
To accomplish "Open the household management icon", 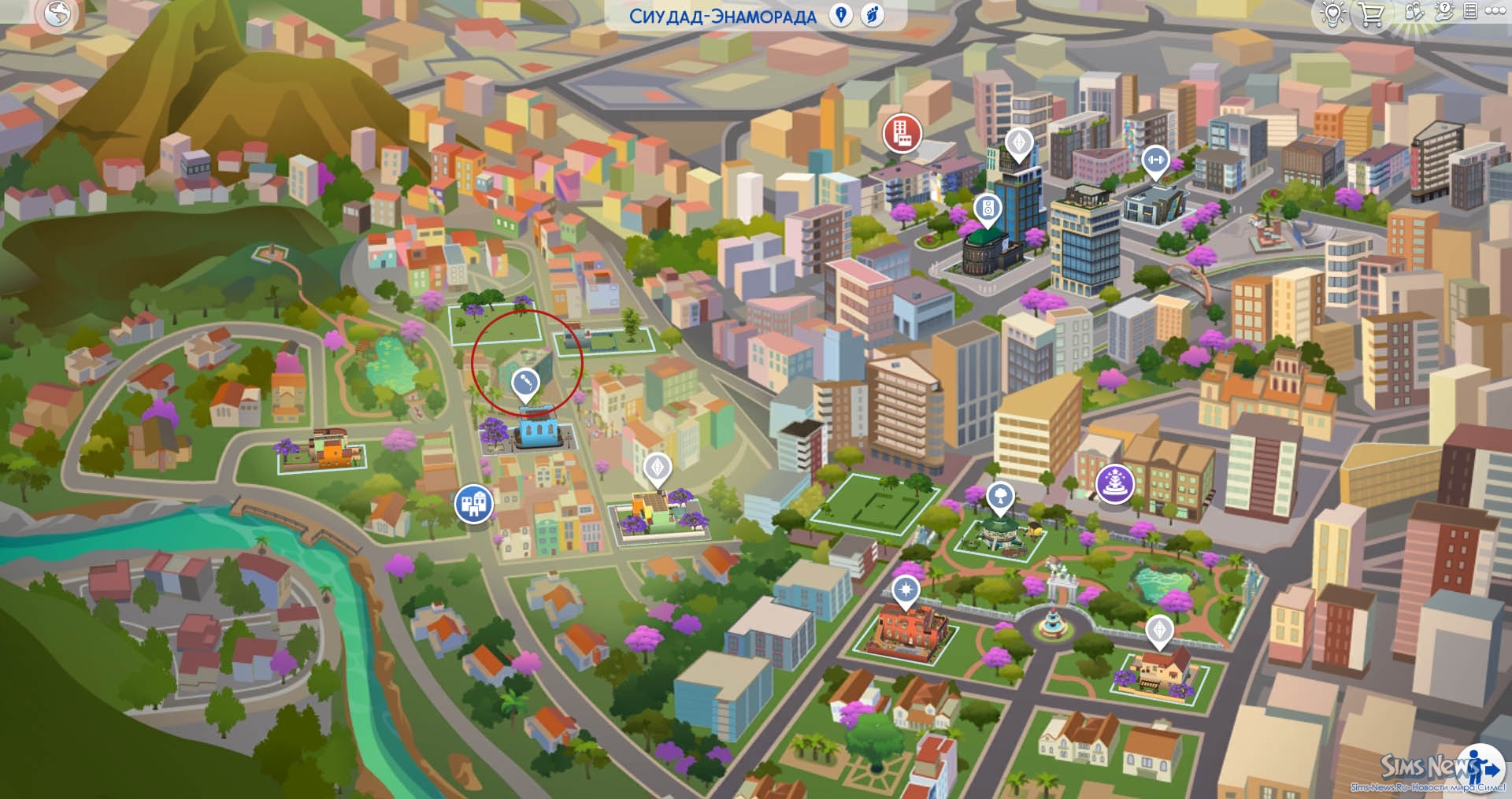I will pos(1414,12).
